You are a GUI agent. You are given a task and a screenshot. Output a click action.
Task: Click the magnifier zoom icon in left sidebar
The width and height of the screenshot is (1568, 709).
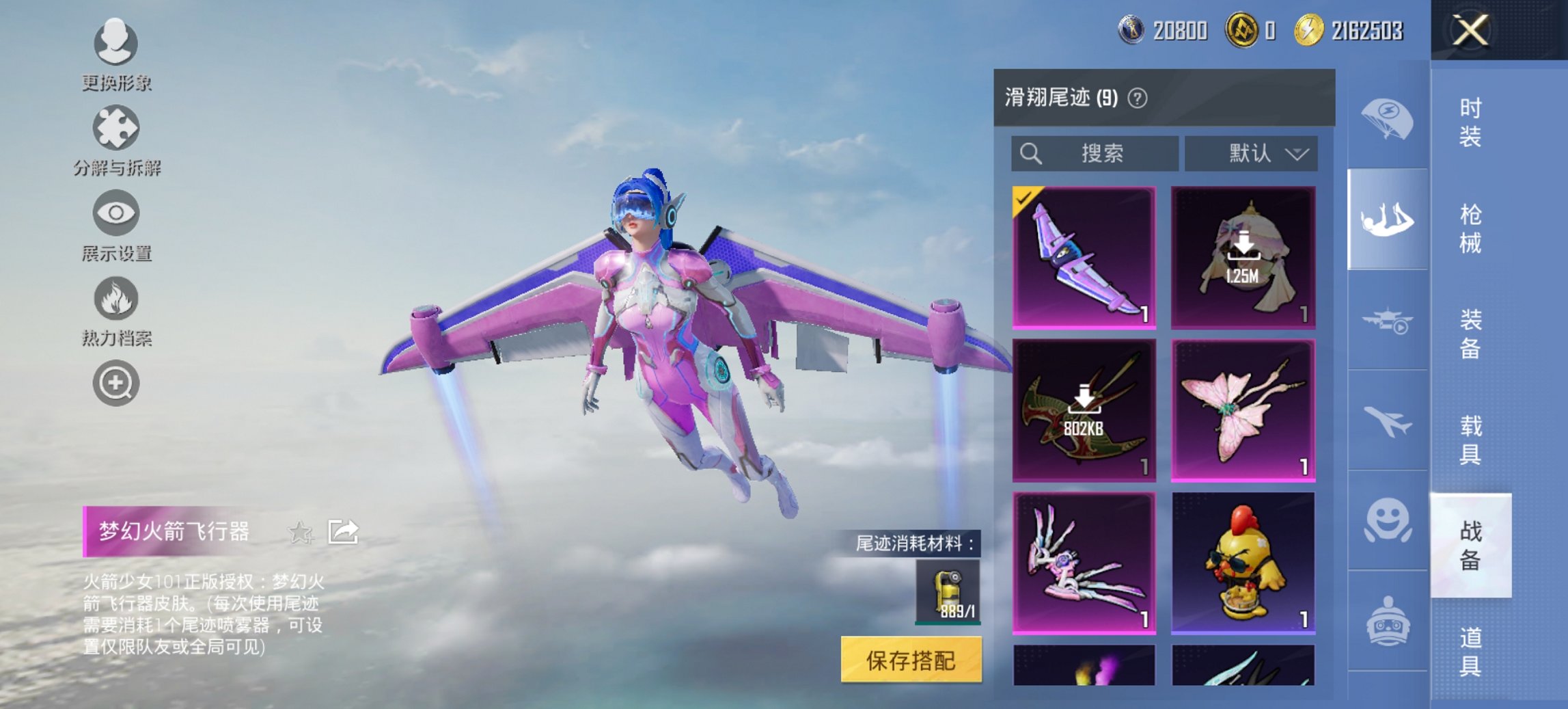pyautogui.click(x=116, y=383)
